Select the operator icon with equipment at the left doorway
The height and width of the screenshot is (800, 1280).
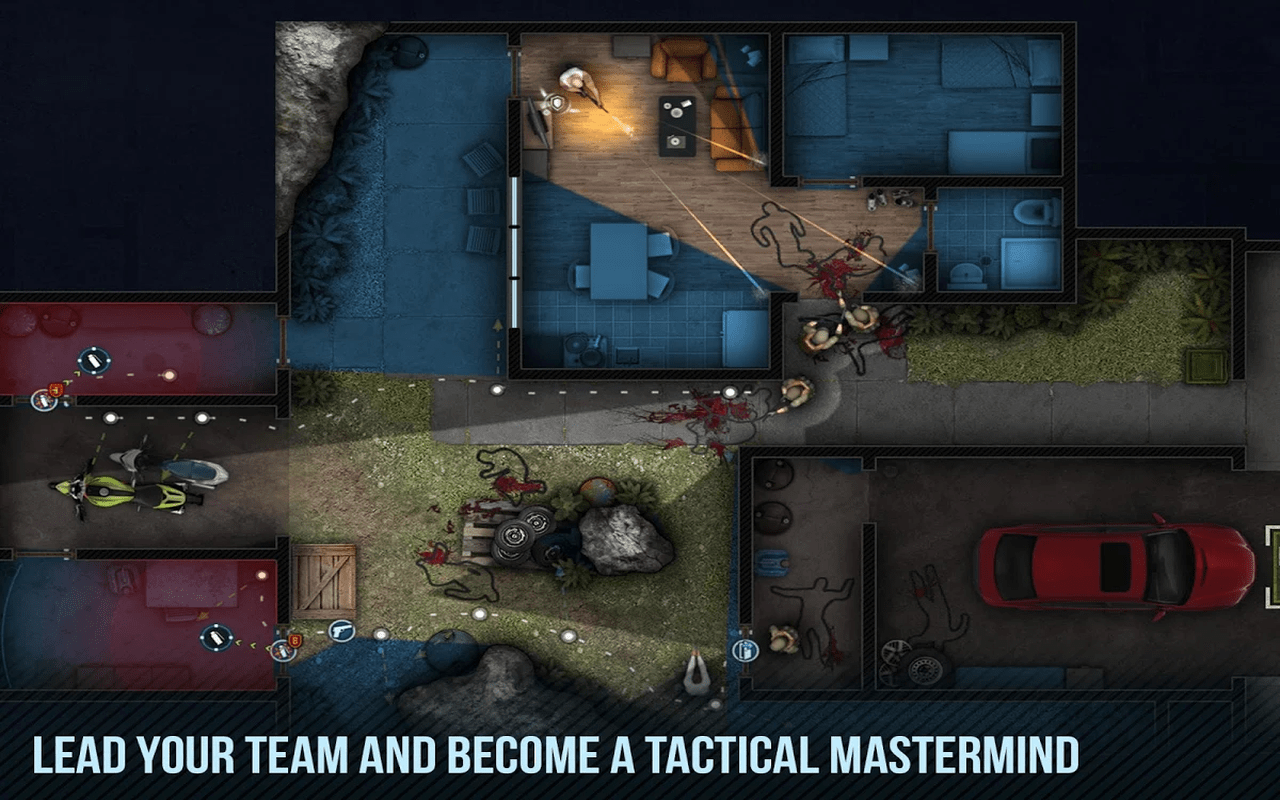pos(43,401)
